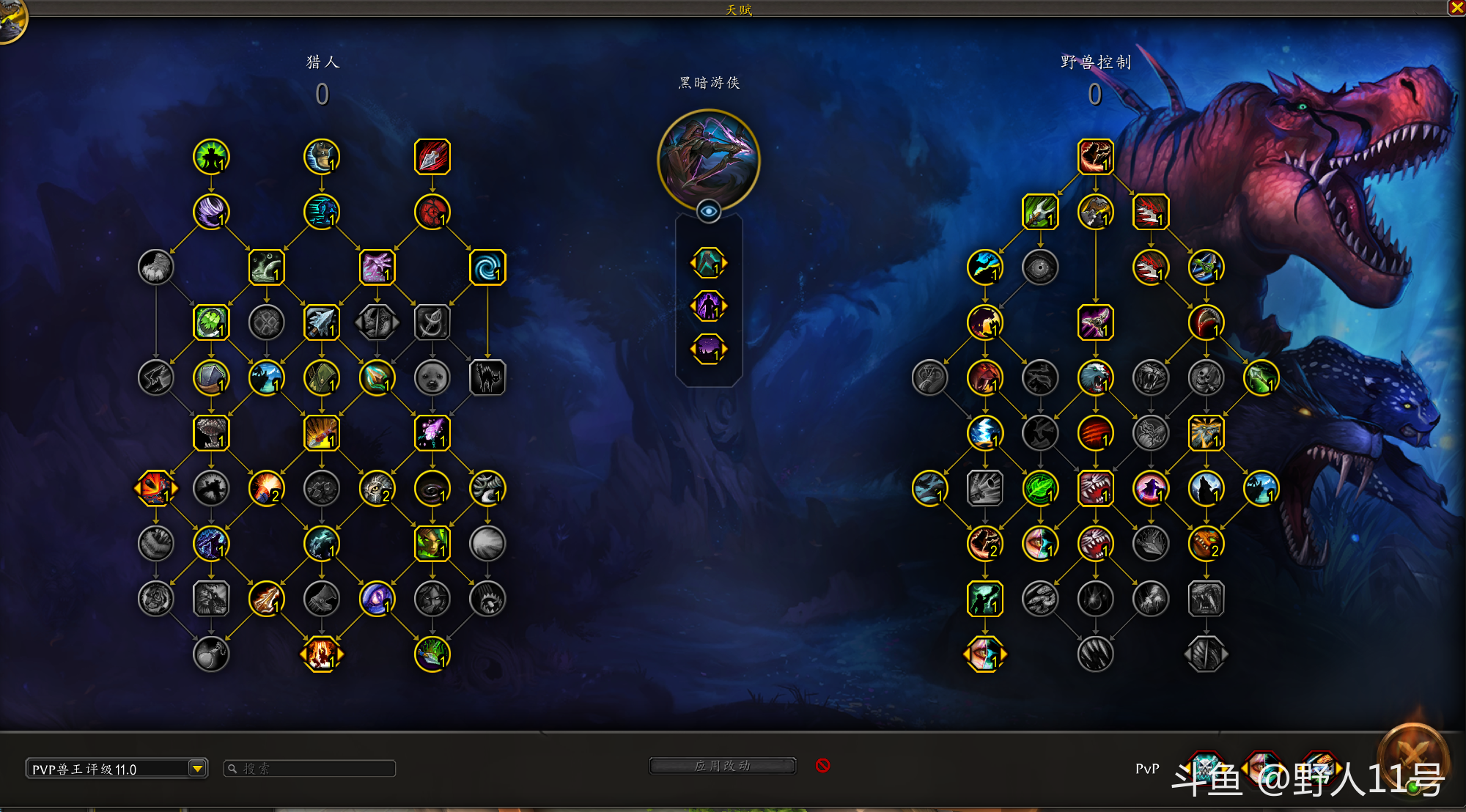
Task: Choose the grey skull talent node
Action: (1206, 378)
